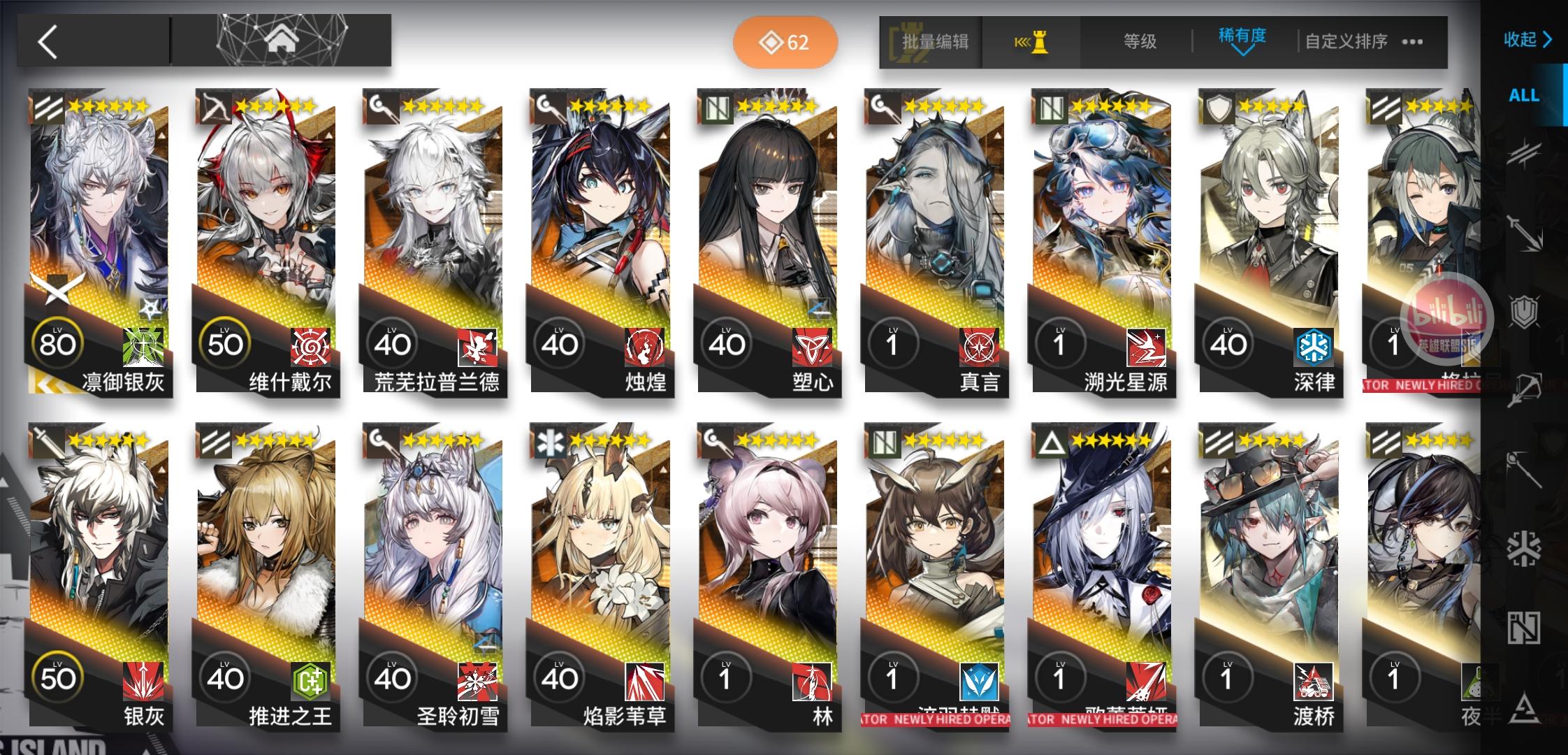Open the ... more sort options menu
Image resolution: width=1568 pixels, height=755 pixels.
pyautogui.click(x=1411, y=42)
